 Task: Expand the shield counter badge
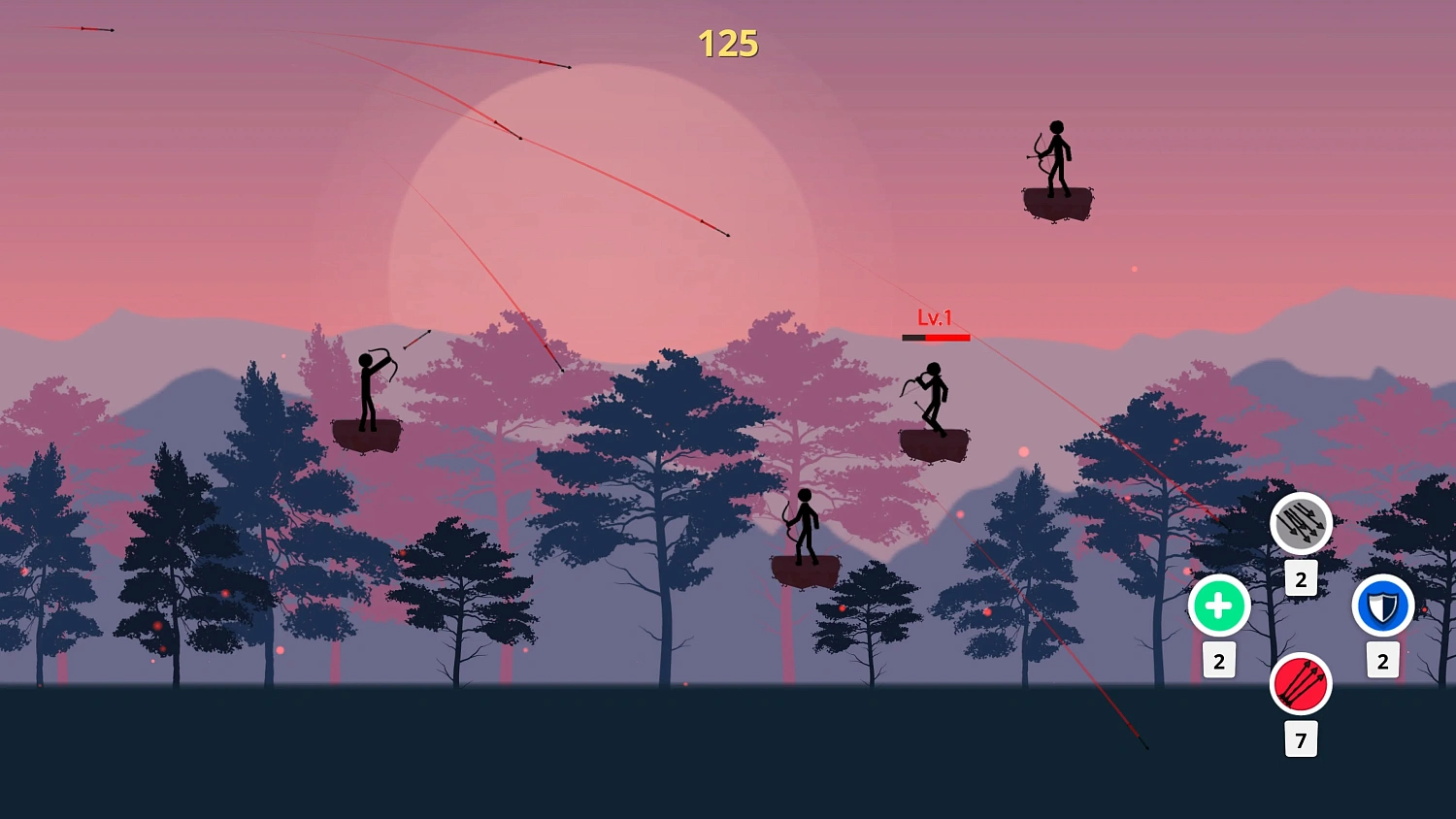point(1382,661)
